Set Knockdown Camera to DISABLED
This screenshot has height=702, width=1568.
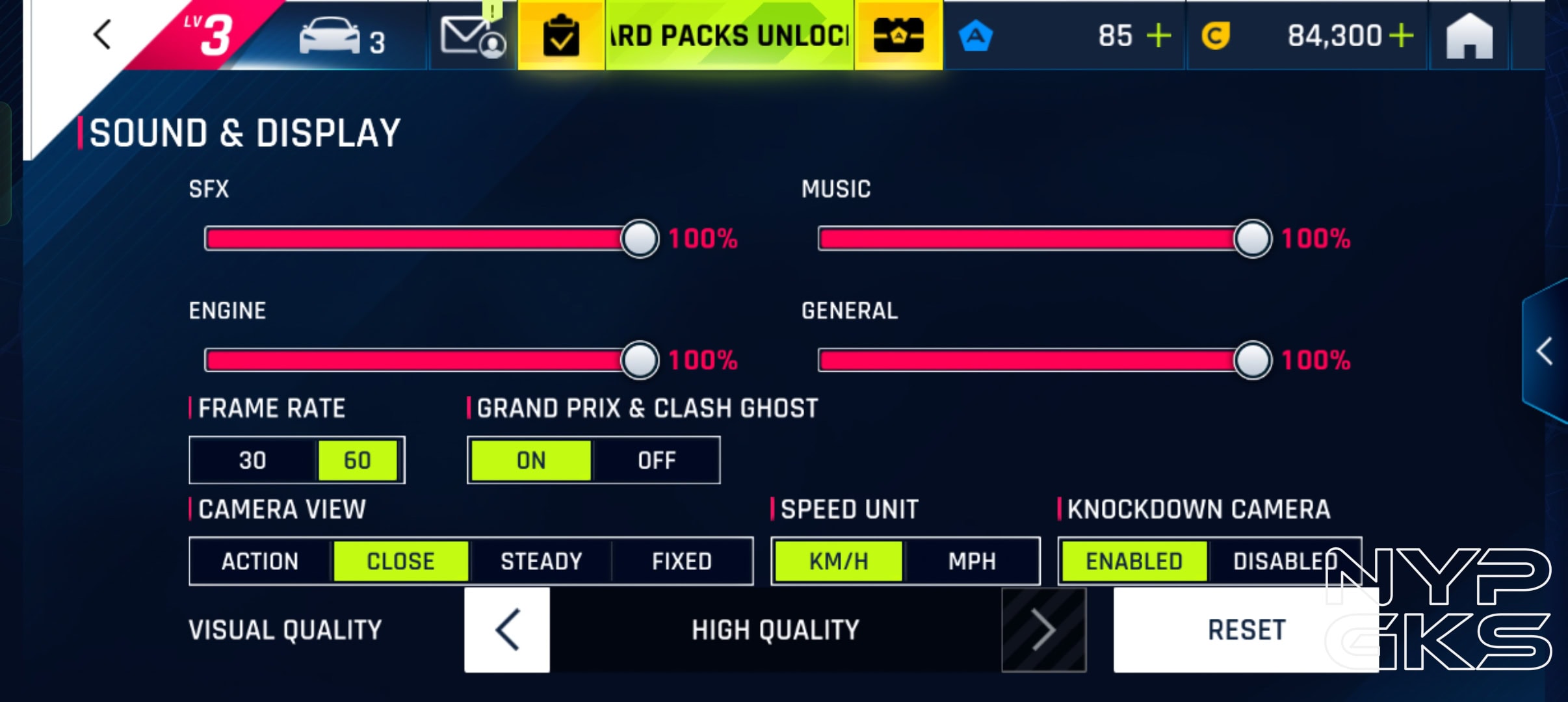click(x=1284, y=561)
